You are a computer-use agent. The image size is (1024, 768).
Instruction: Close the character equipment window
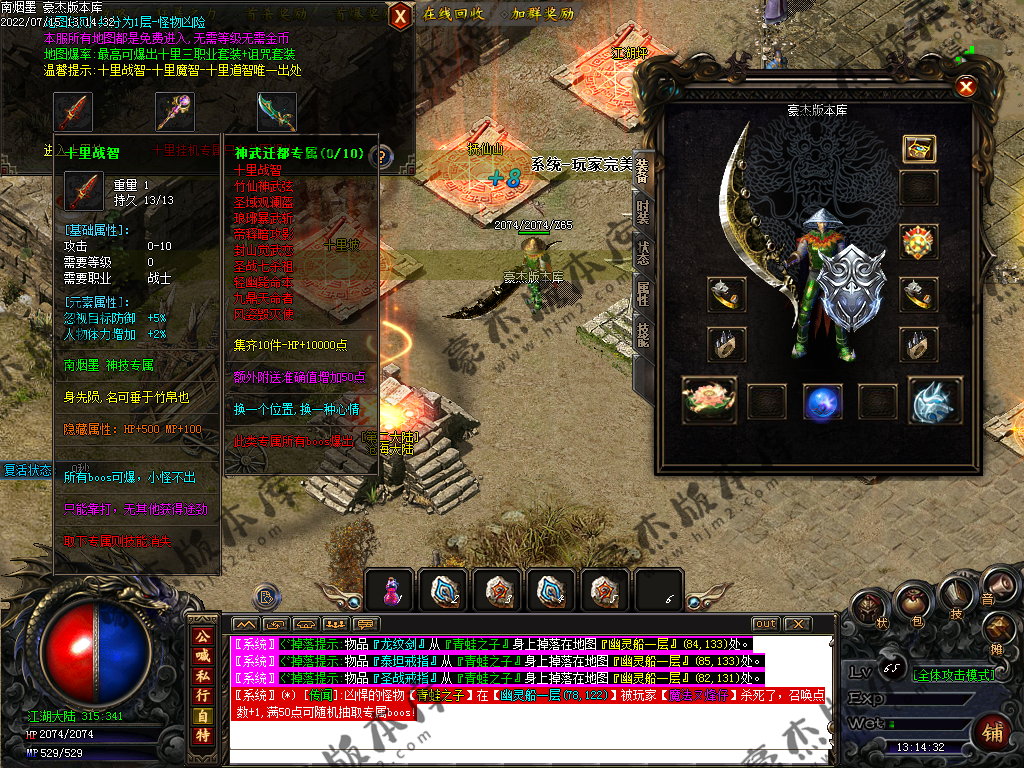click(966, 87)
